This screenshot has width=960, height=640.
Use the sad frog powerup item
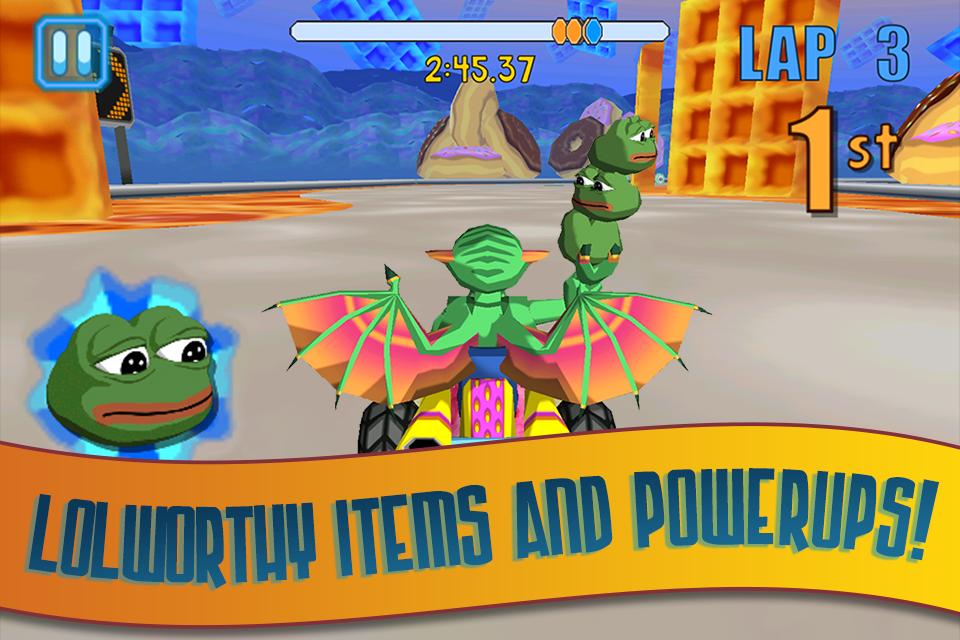pyautogui.click(x=131, y=360)
